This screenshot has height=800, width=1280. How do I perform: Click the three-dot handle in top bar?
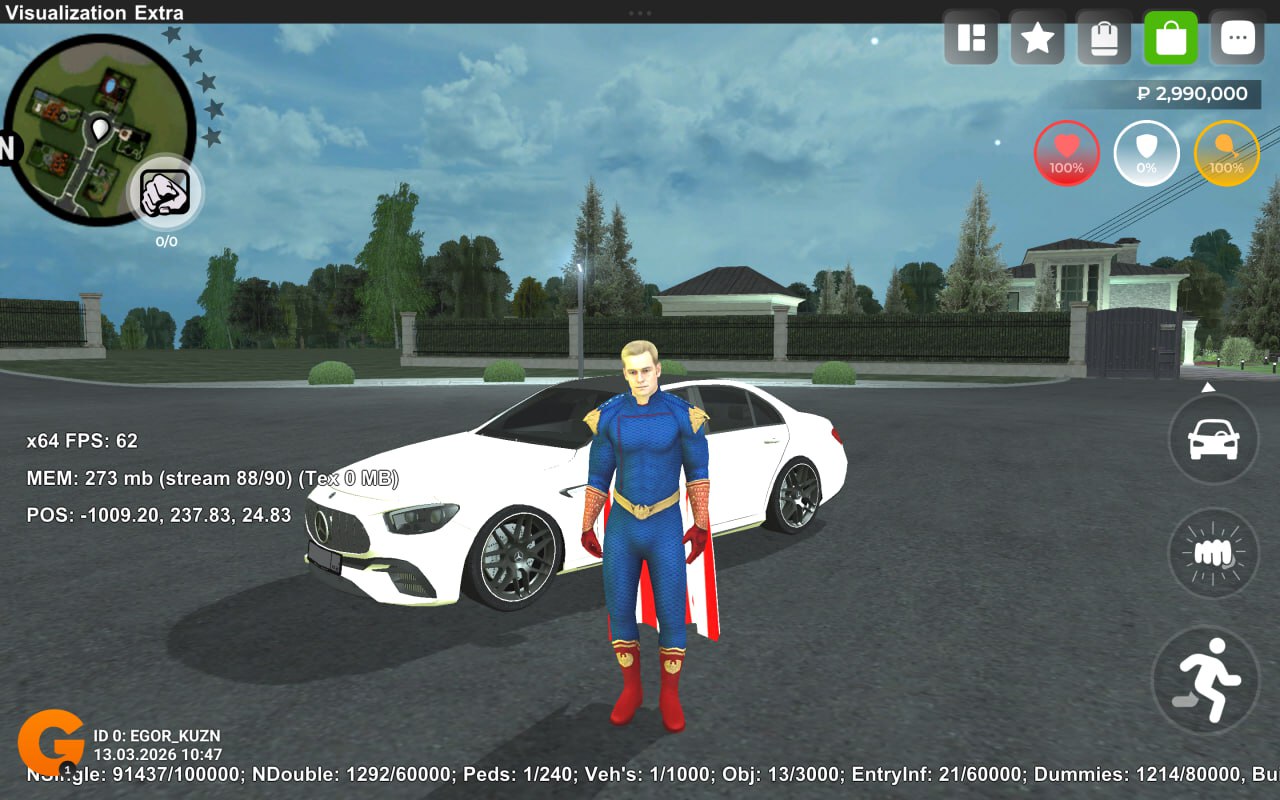tap(640, 12)
